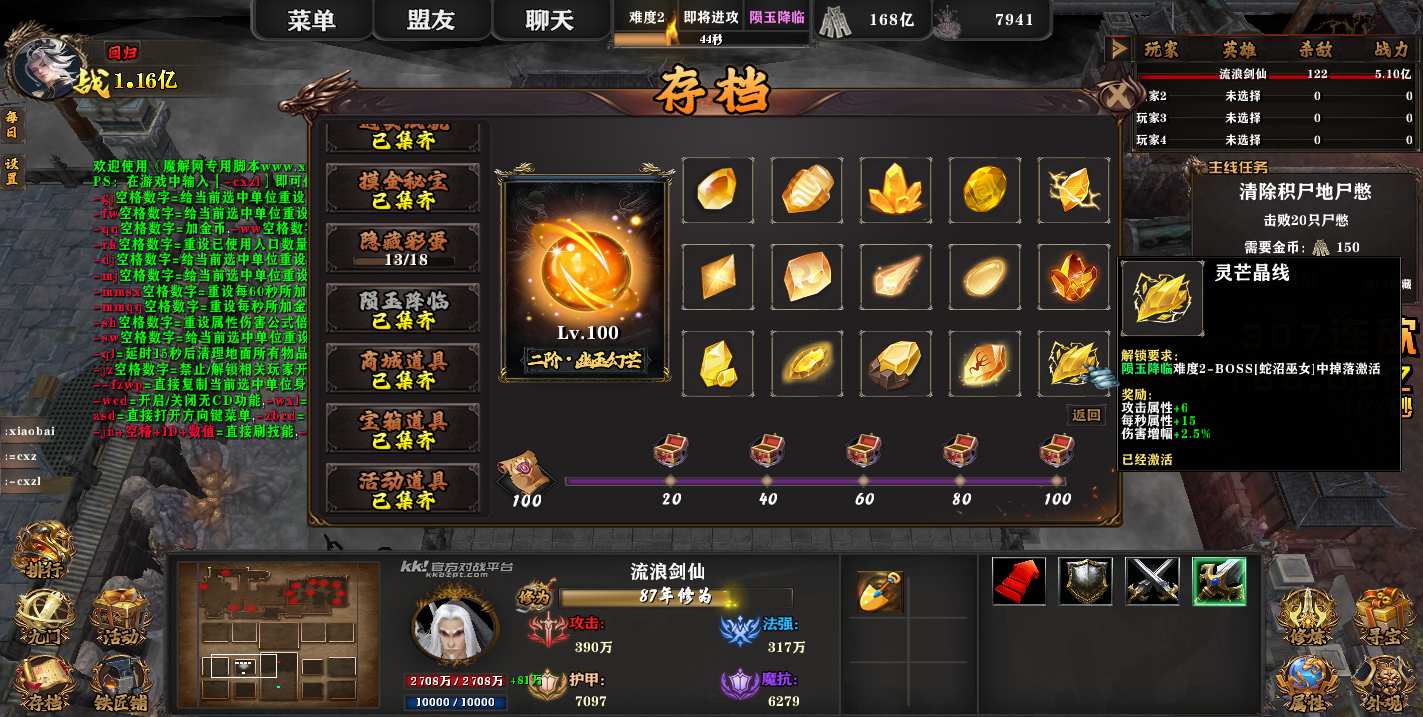The width and height of the screenshot is (1423, 717).
Task: Click the 返回 back button
Action: [1086, 415]
